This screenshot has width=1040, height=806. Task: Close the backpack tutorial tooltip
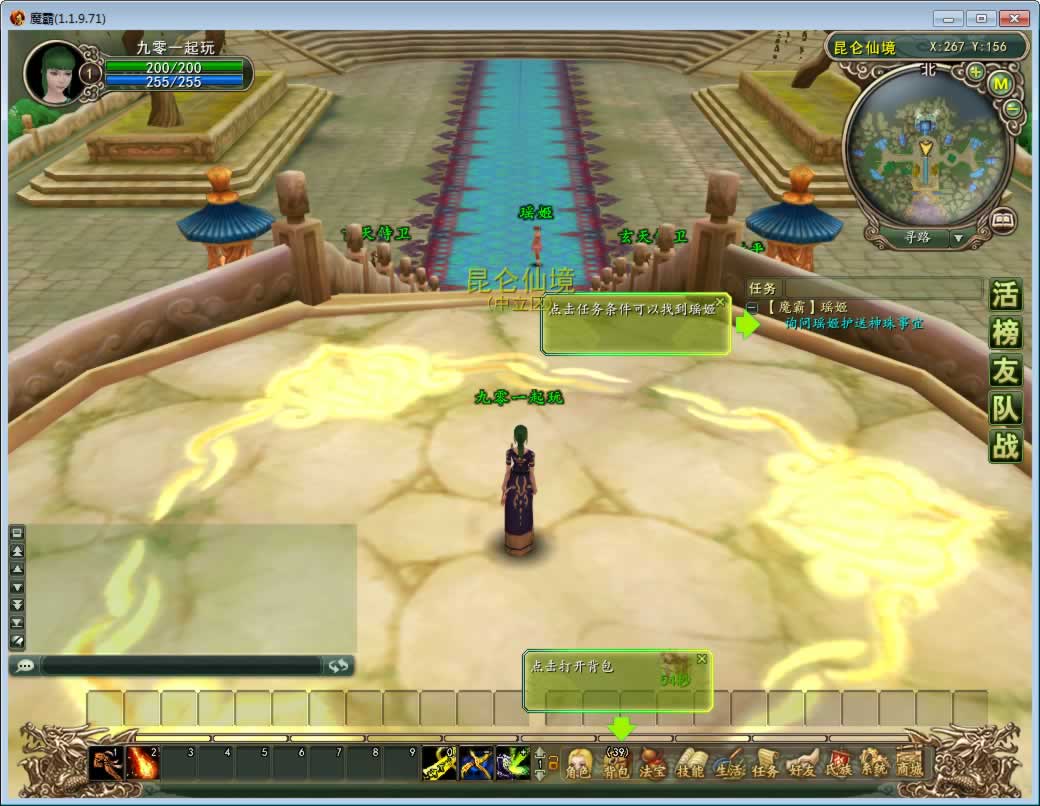(702, 659)
